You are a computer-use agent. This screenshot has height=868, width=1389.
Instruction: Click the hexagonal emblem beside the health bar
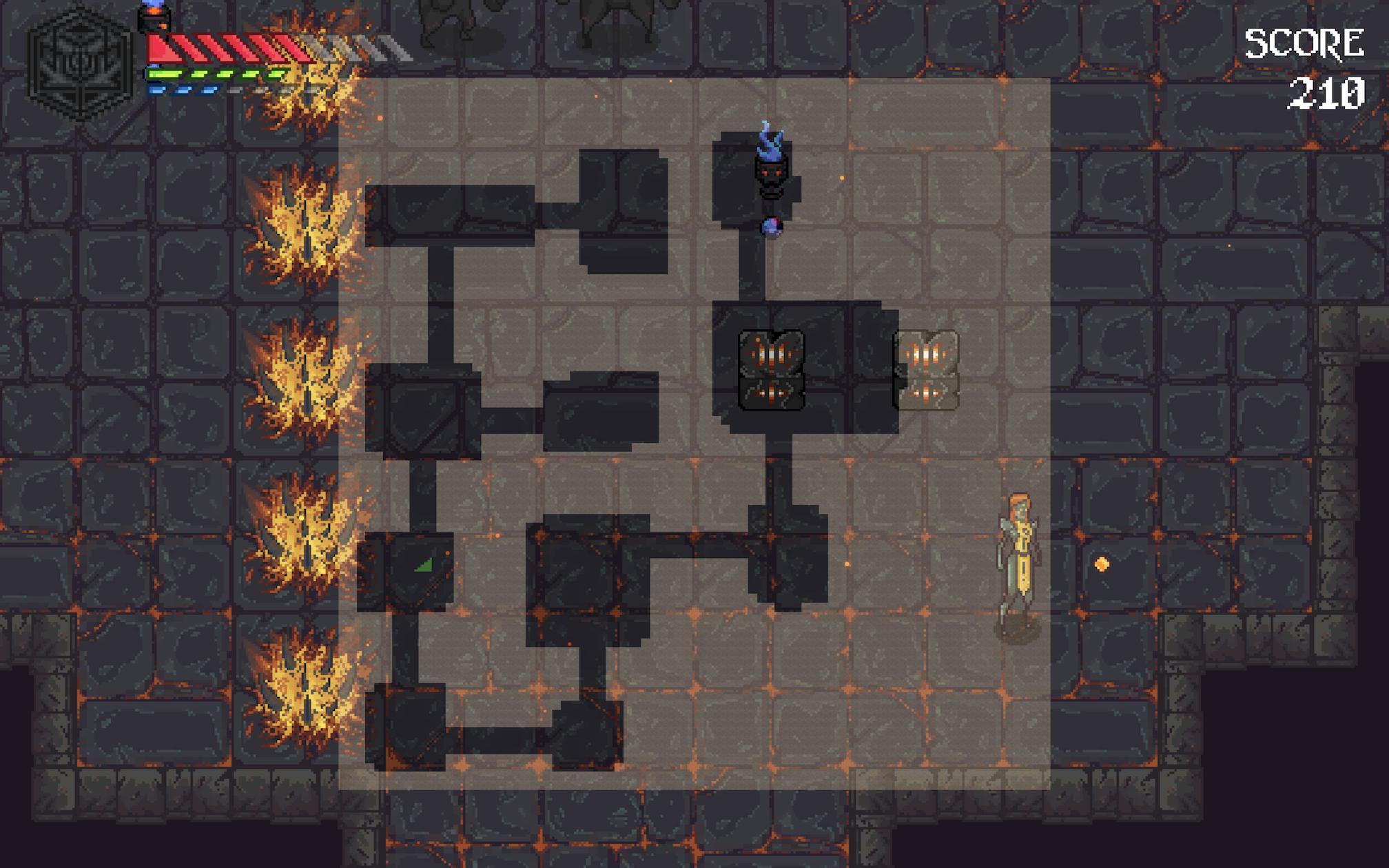coord(81,64)
